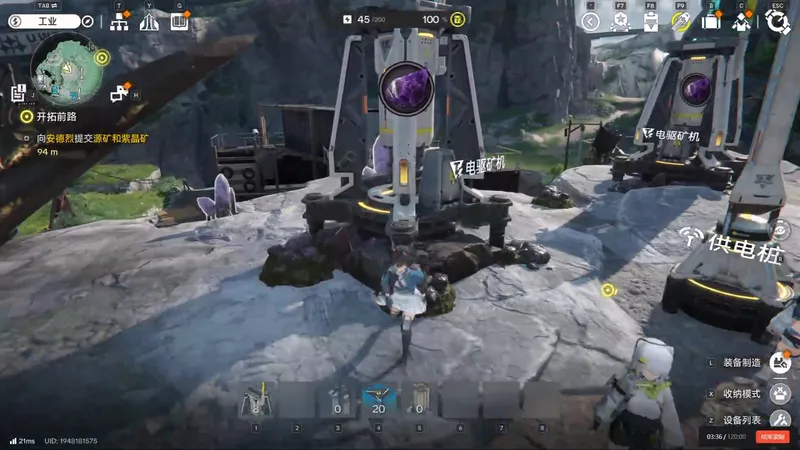
Task: Open the chat speech-bubble icon
Action: tap(120, 94)
